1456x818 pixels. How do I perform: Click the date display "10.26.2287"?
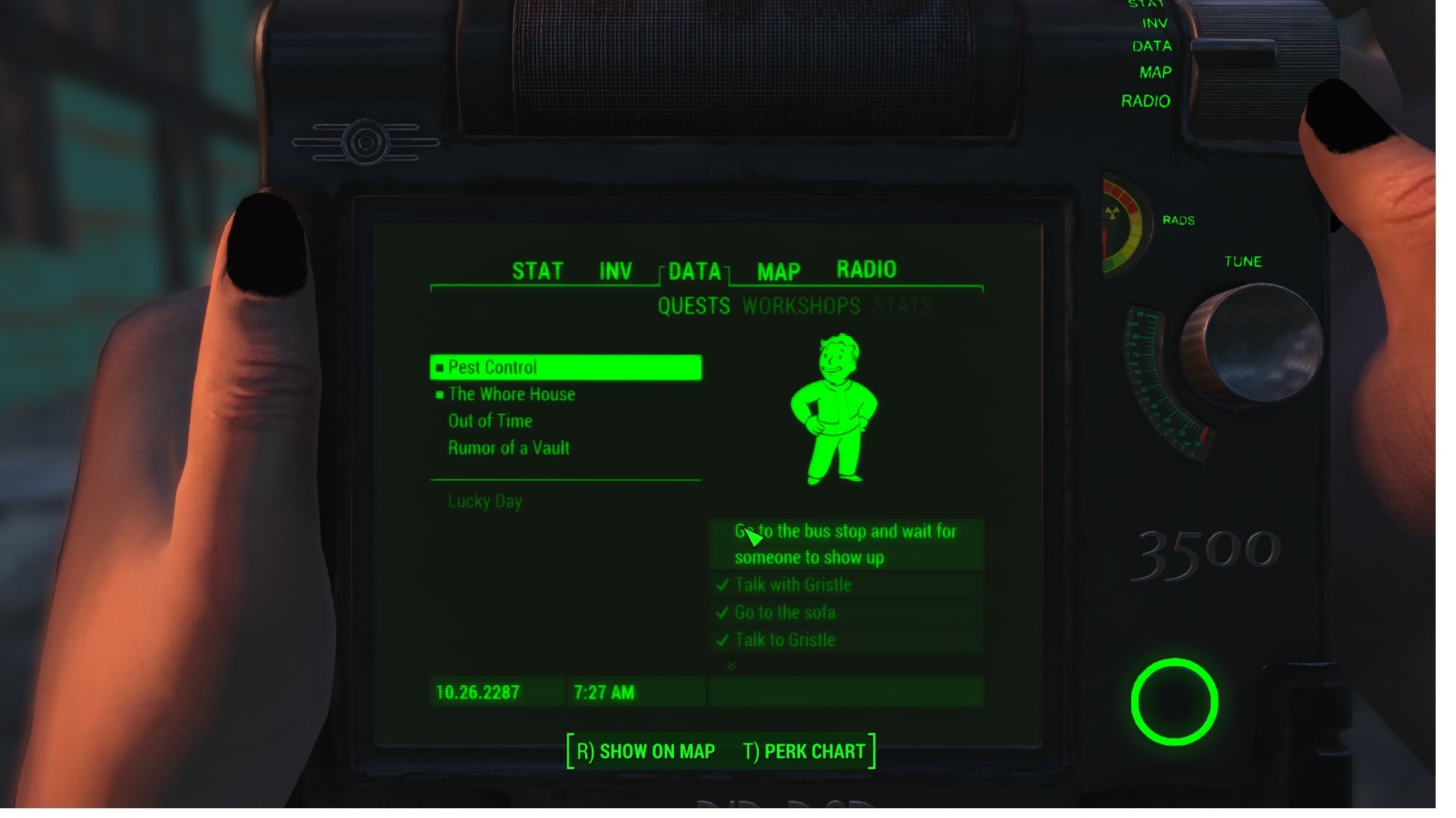[x=477, y=692]
